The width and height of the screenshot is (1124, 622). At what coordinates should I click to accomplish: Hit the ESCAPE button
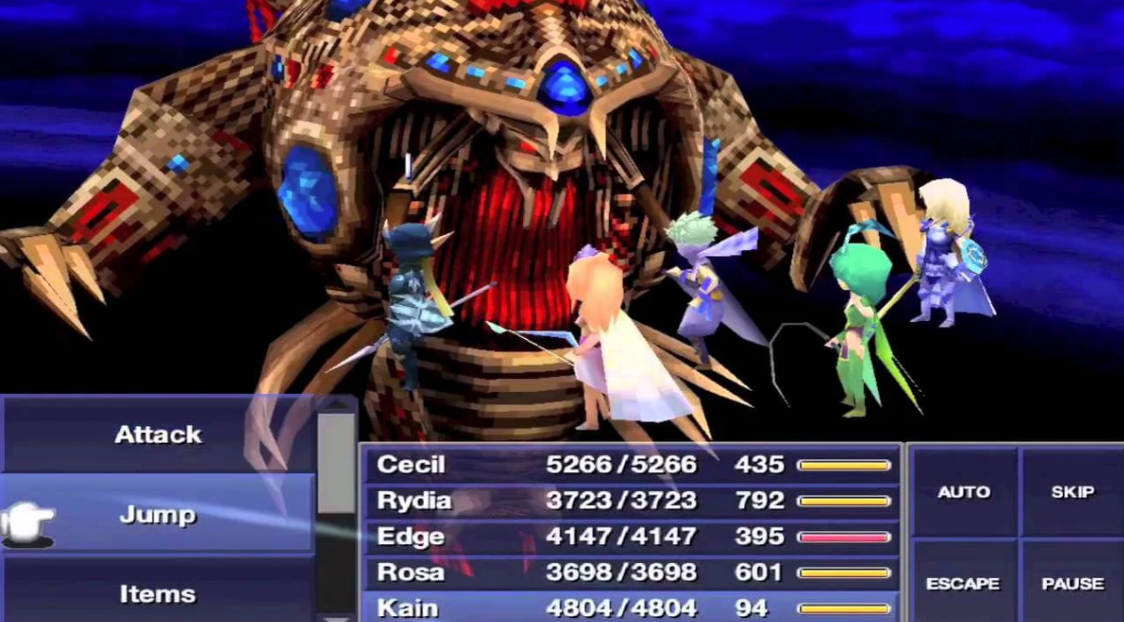(963, 583)
